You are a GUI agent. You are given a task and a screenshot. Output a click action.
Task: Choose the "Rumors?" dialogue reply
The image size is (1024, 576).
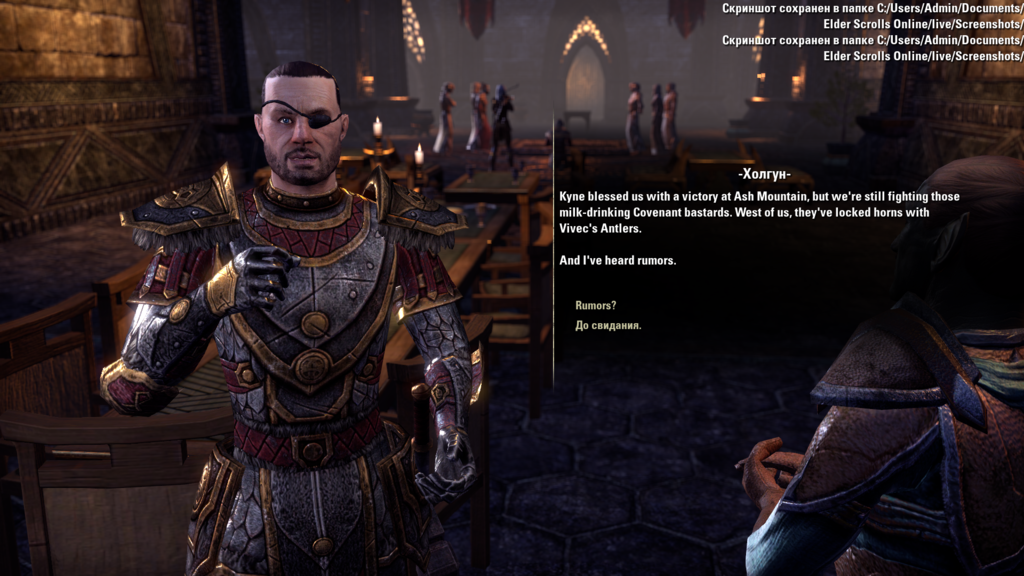(596, 306)
